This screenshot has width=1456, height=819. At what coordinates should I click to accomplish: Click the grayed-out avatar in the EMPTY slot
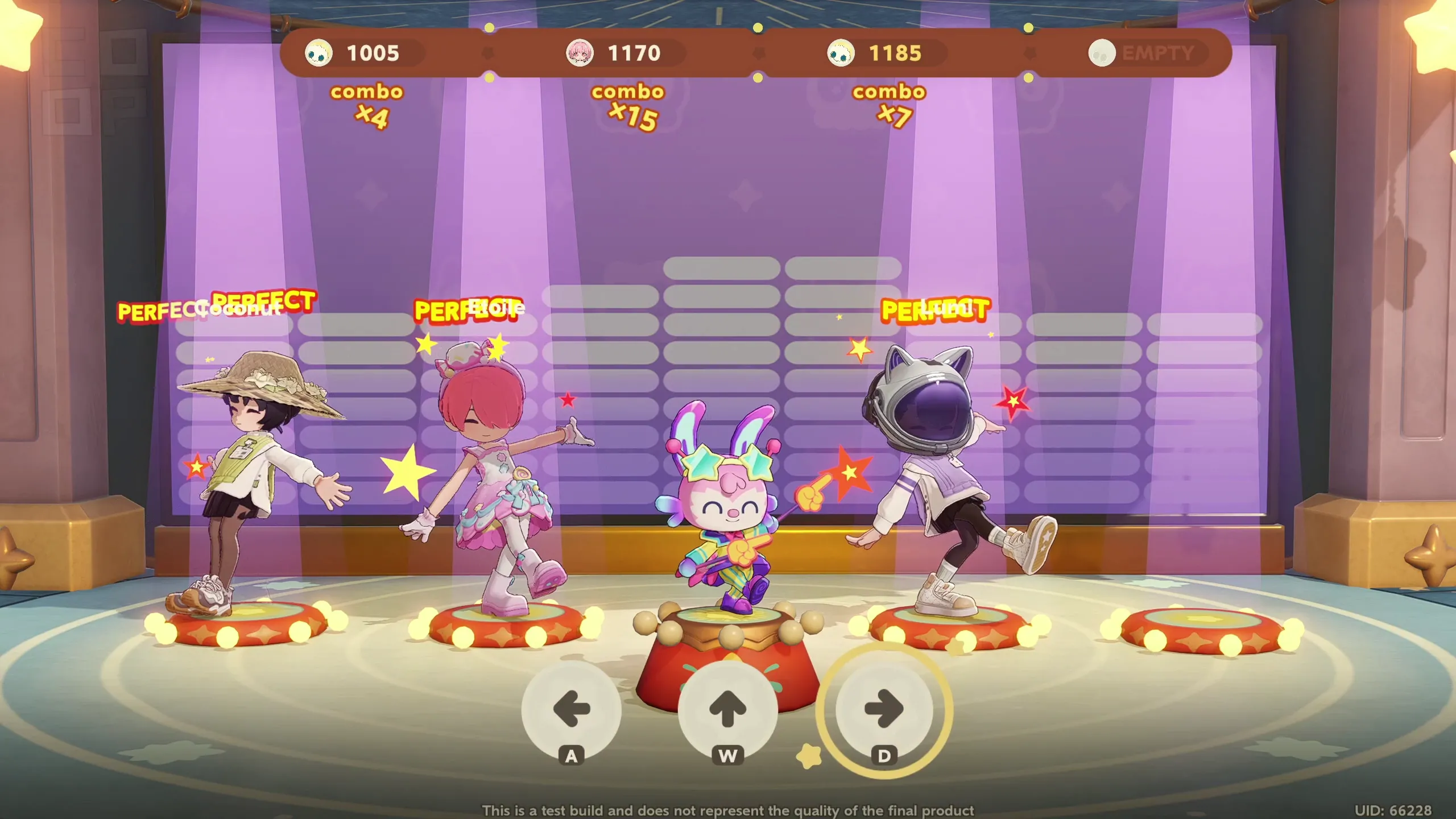pyautogui.click(x=1102, y=53)
